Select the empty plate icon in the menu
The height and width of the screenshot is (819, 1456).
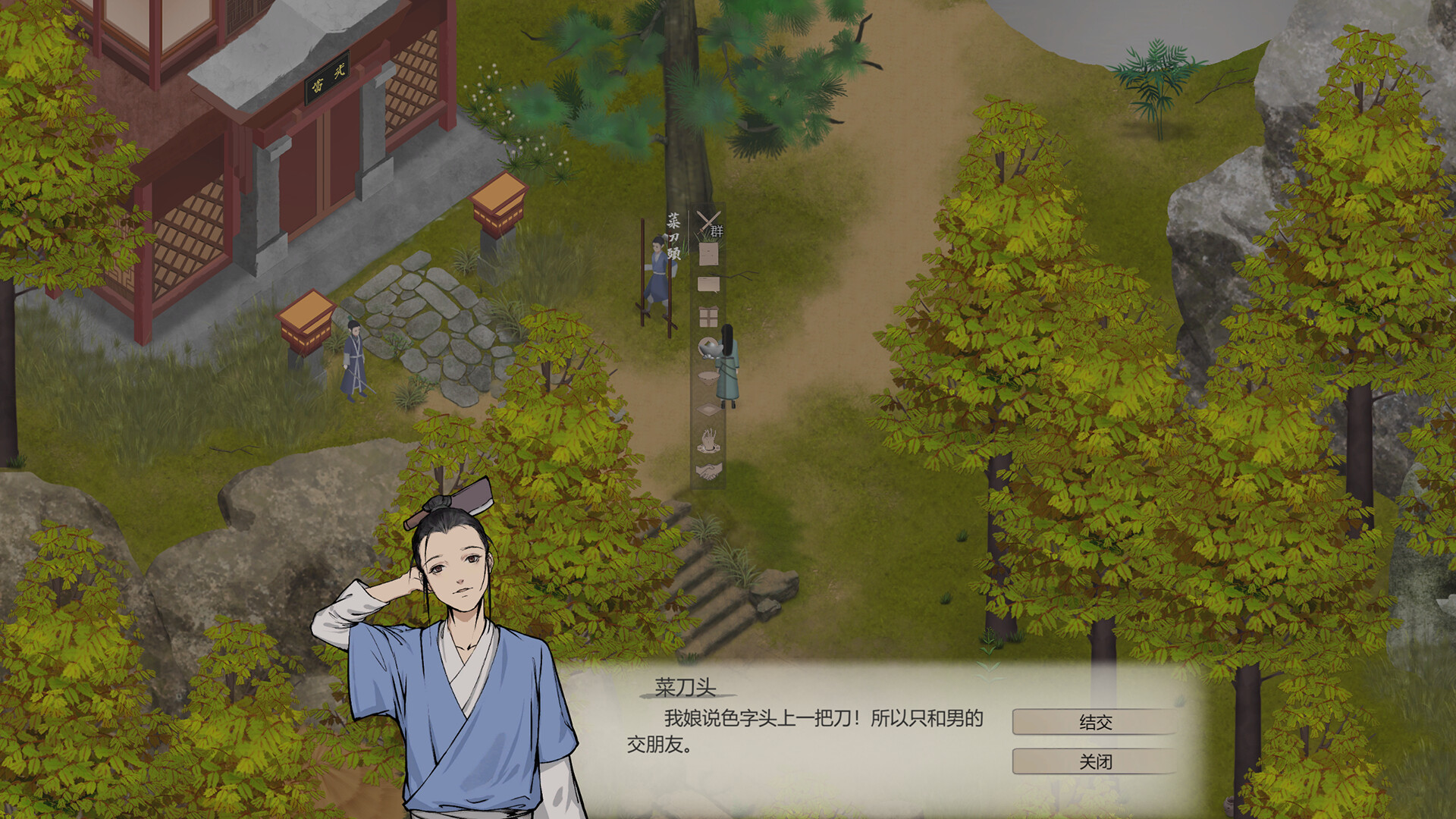(x=709, y=409)
